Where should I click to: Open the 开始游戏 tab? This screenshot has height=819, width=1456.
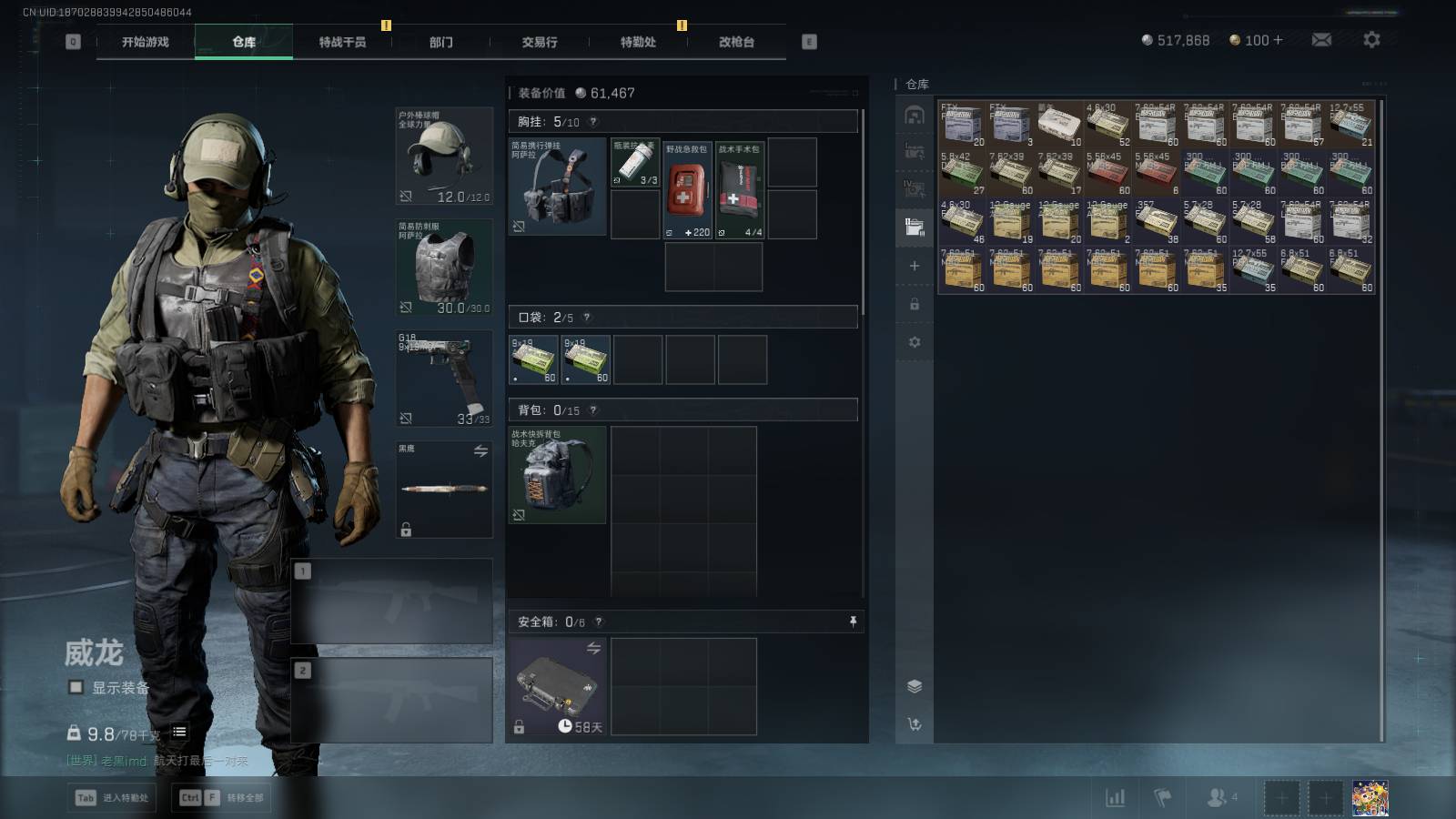coord(146,42)
